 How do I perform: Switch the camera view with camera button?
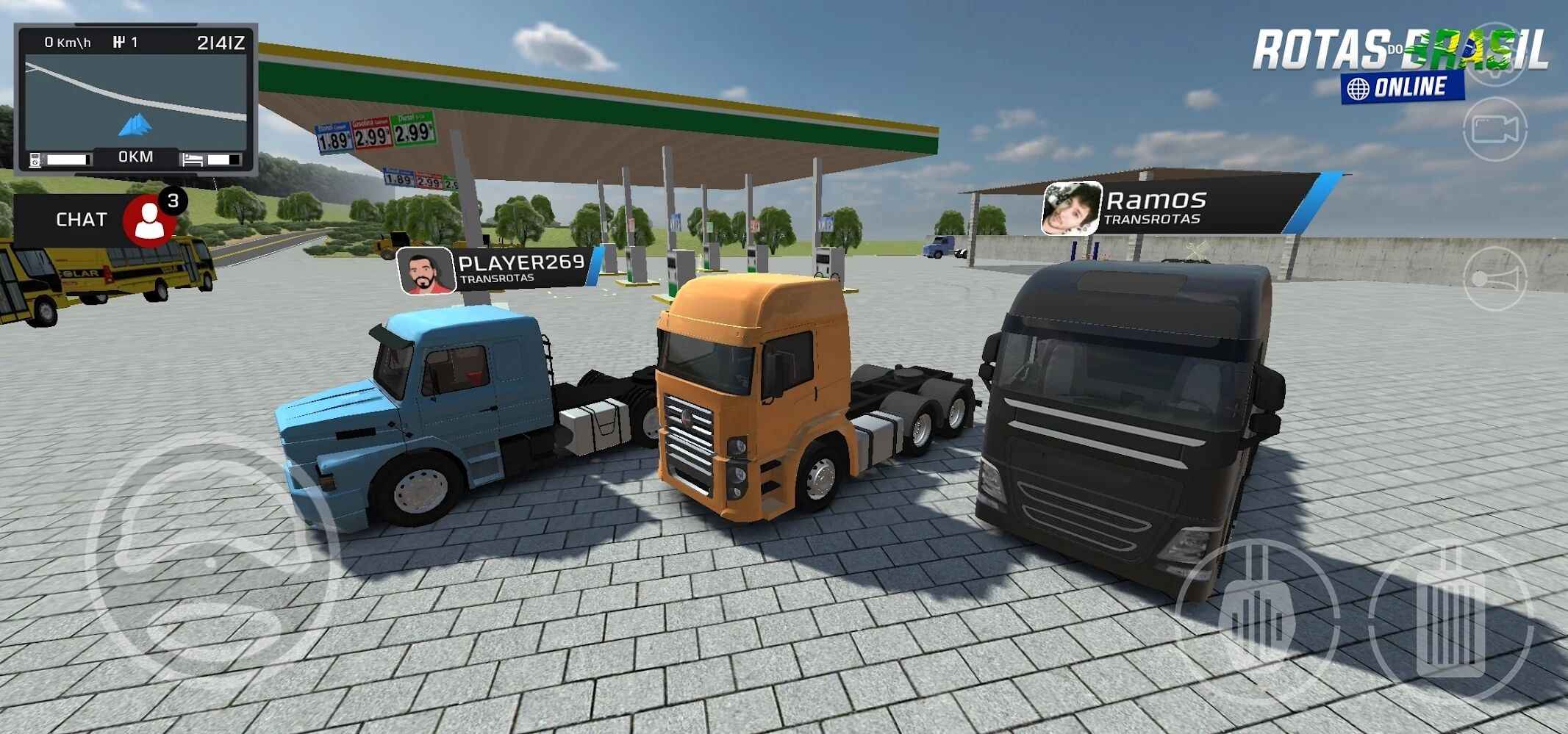1494,130
